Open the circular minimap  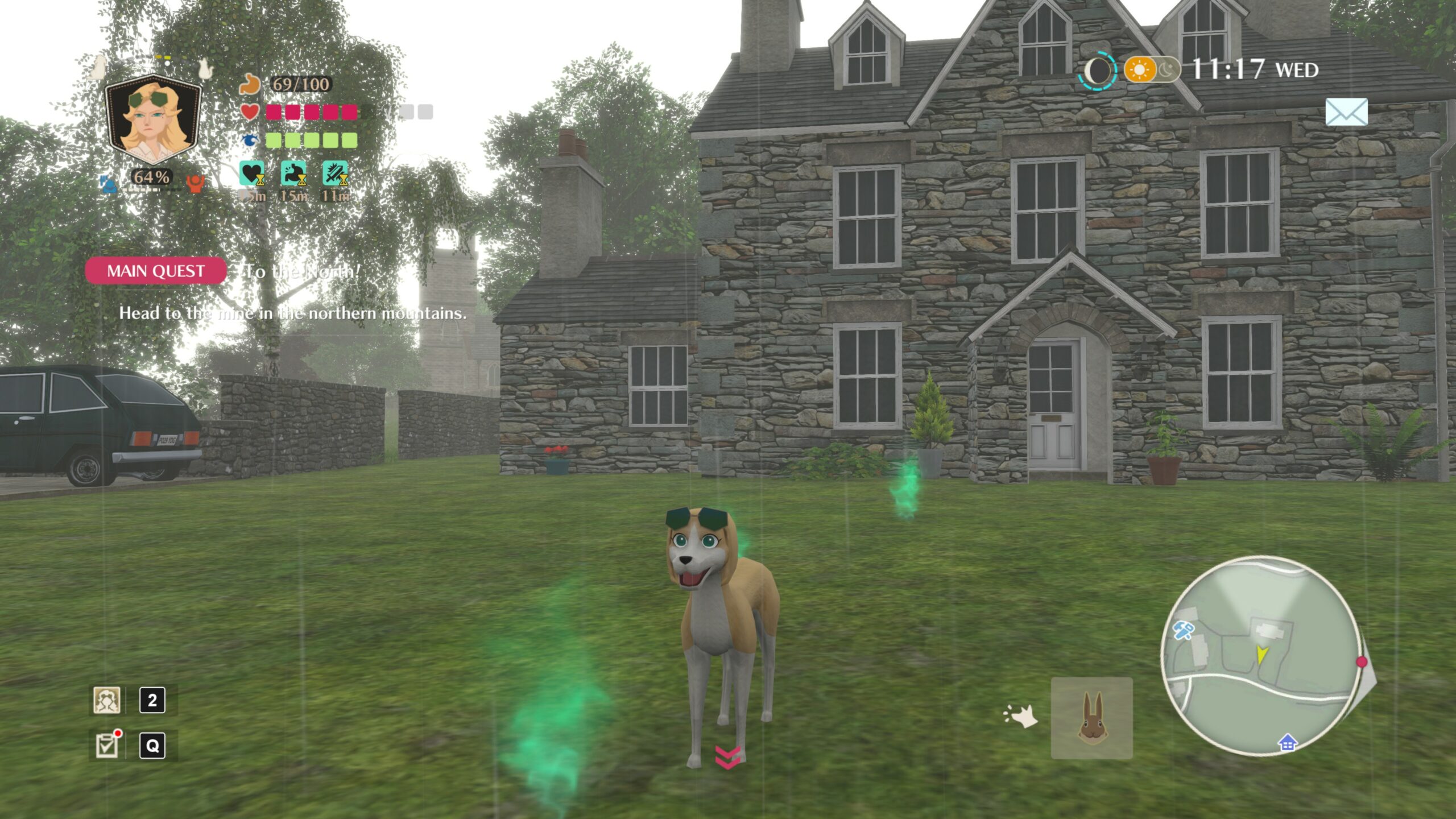point(1260,655)
